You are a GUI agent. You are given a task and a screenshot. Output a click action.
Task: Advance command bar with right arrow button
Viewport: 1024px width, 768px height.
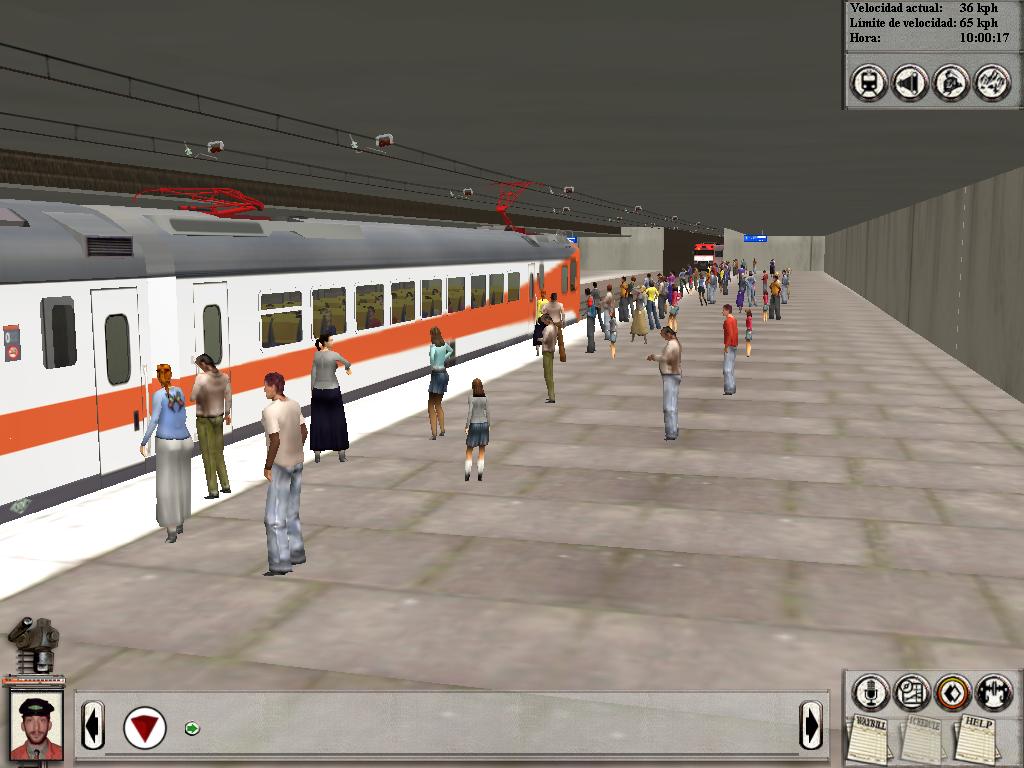[811, 724]
